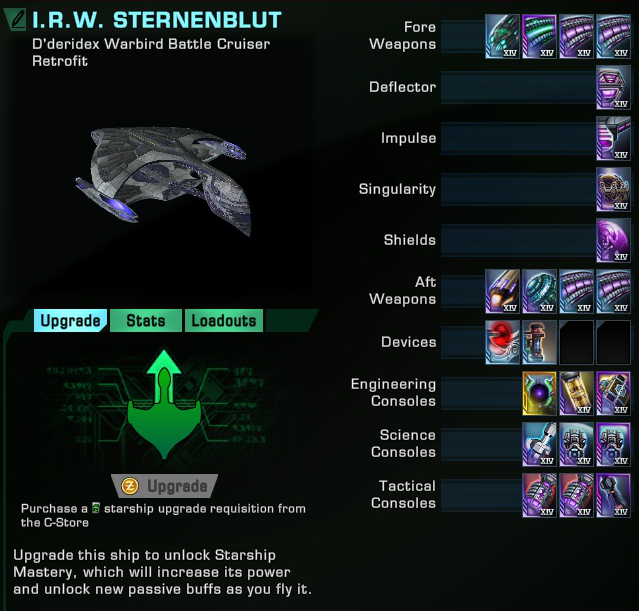
Task: Select the gold-bordered Engineering console
Action: pyautogui.click(x=539, y=393)
